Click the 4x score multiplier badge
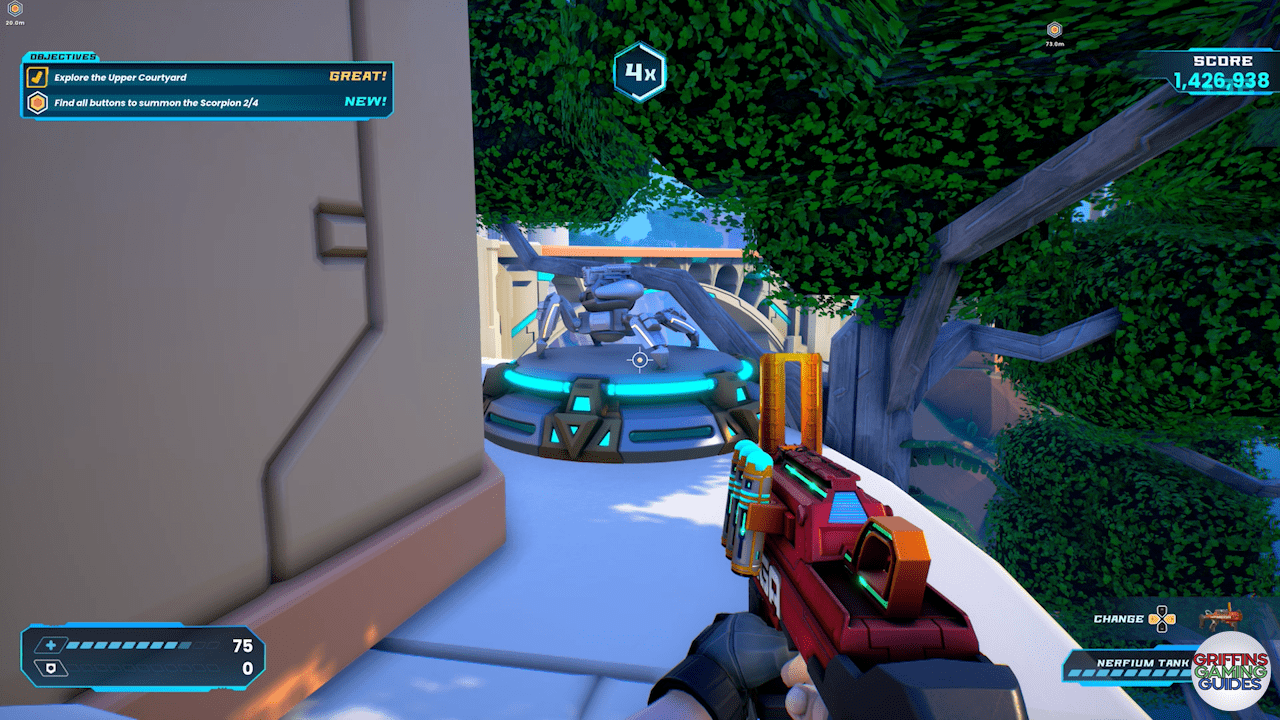Screen dimensions: 1280x720 (640, 71)
